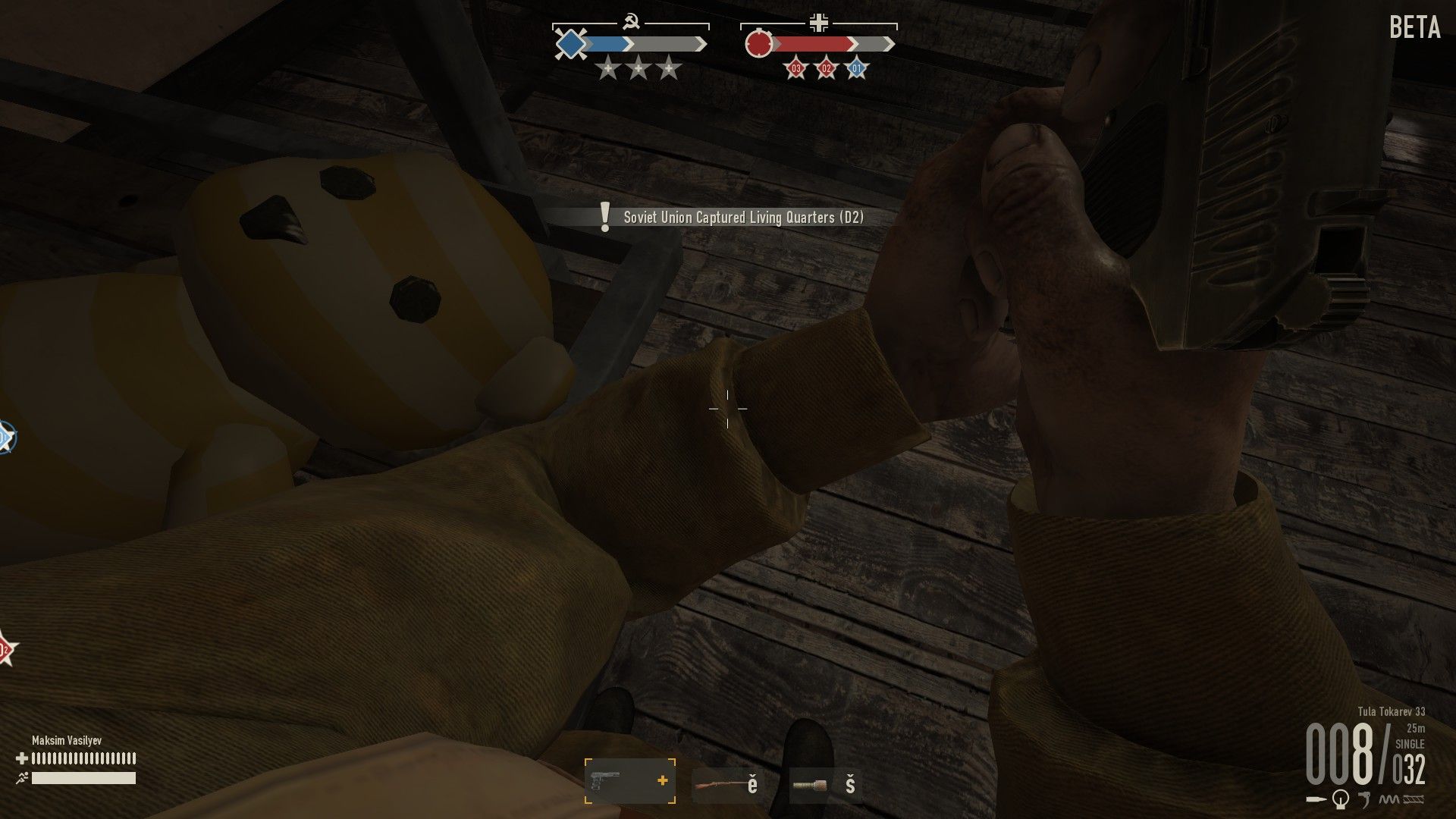Click the German cross faction emblem
This screenshot has height=819, width=1456.
click(819, 24)
